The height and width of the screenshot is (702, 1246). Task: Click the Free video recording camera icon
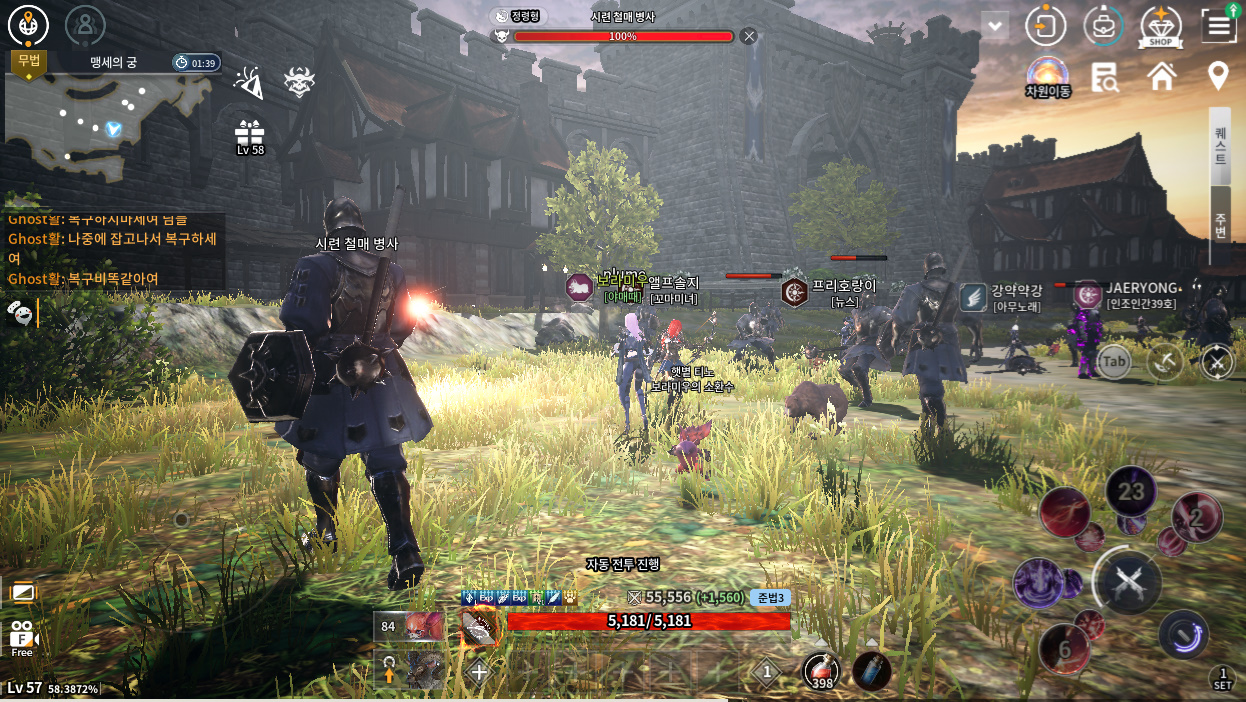22,637
